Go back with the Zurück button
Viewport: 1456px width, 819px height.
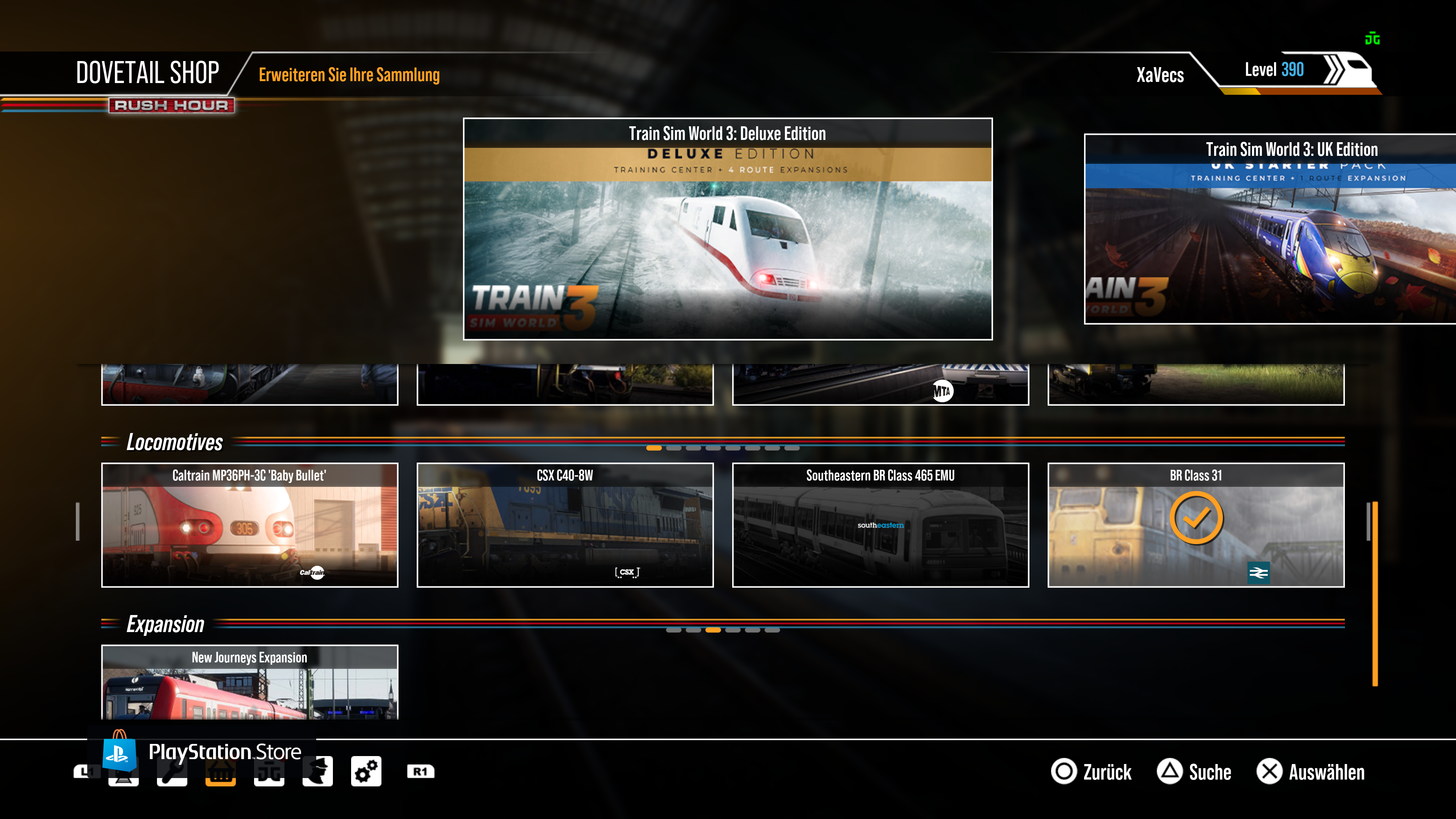click(x=1092, y=772)
